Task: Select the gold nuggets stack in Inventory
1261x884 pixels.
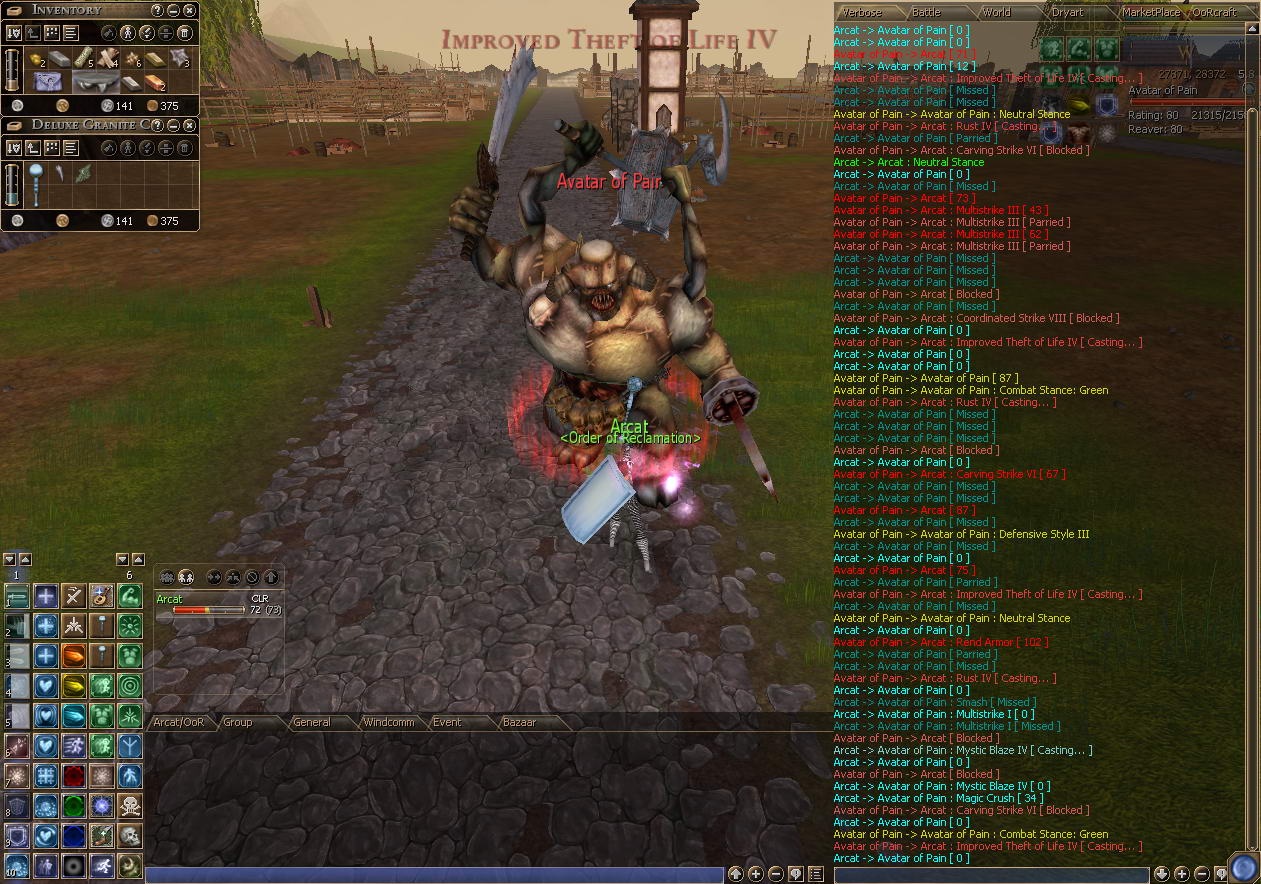Action: tap(35, 61)
